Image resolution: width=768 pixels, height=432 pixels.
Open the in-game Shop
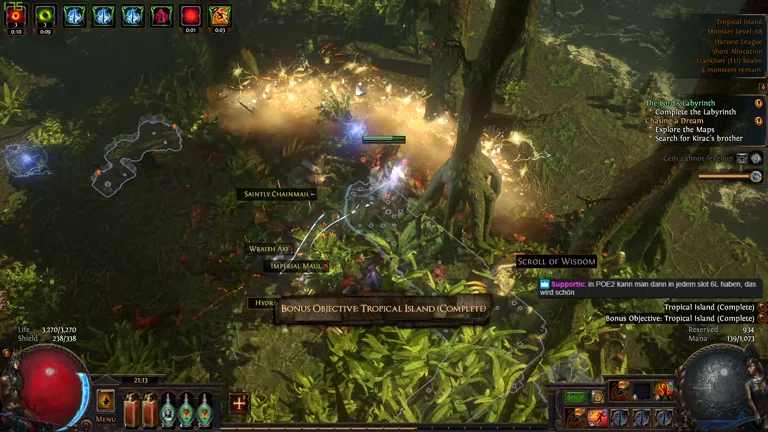click(576, 397)
